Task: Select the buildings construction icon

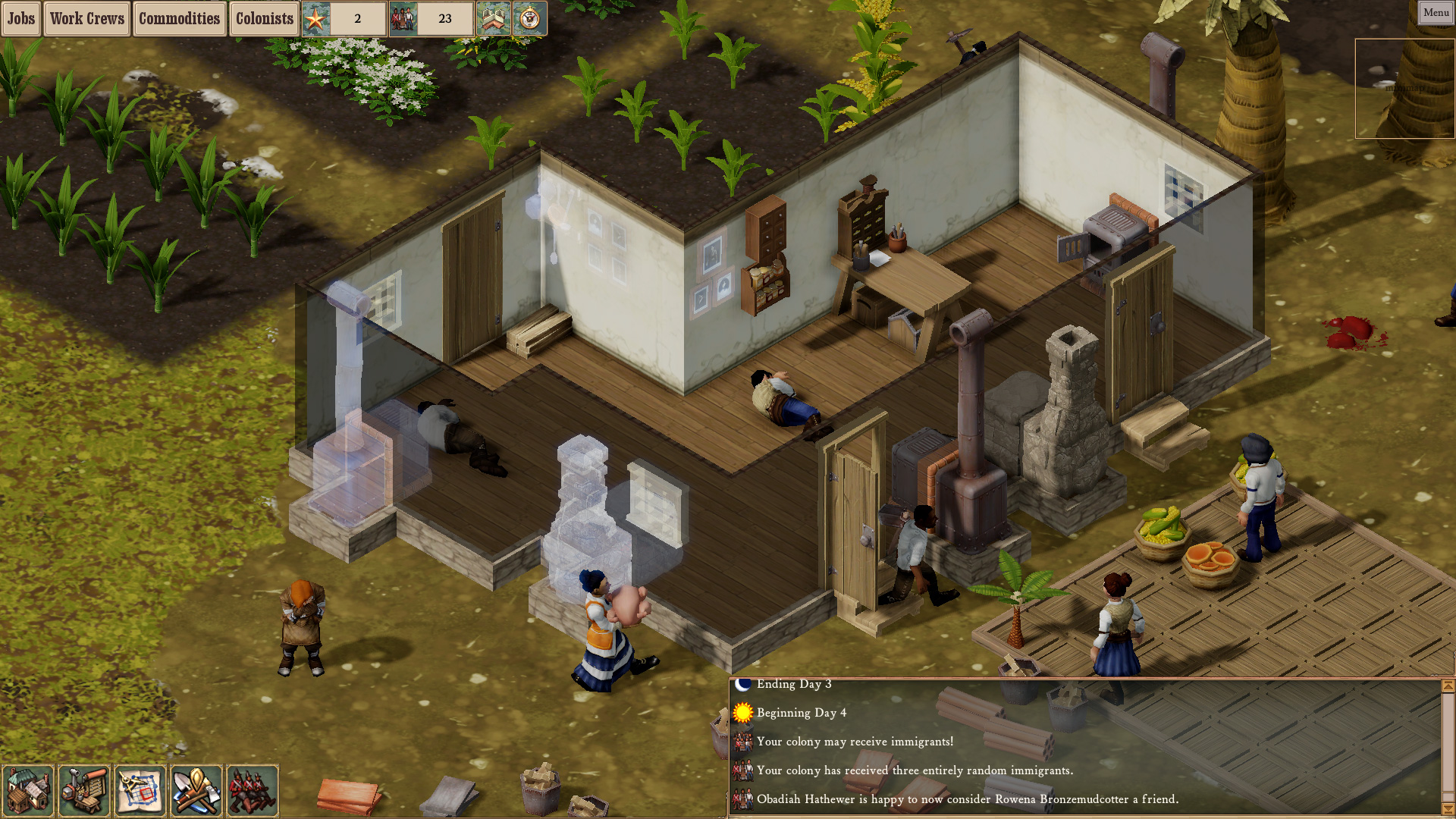Action: click(28, 791)
